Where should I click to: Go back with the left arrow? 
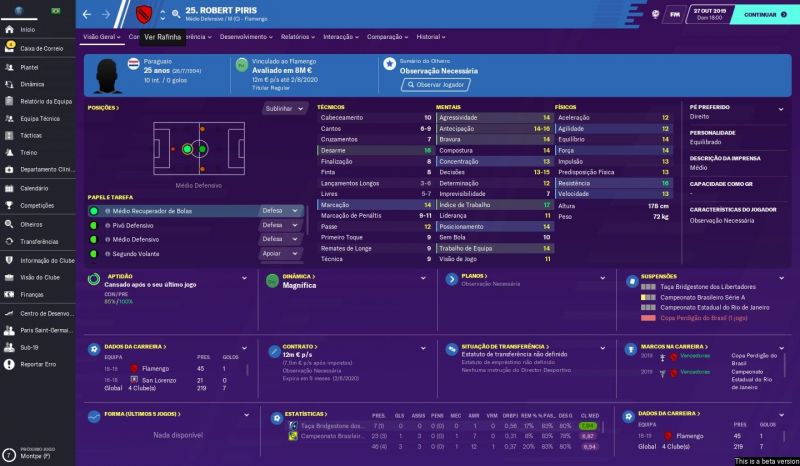pos(86,15)
